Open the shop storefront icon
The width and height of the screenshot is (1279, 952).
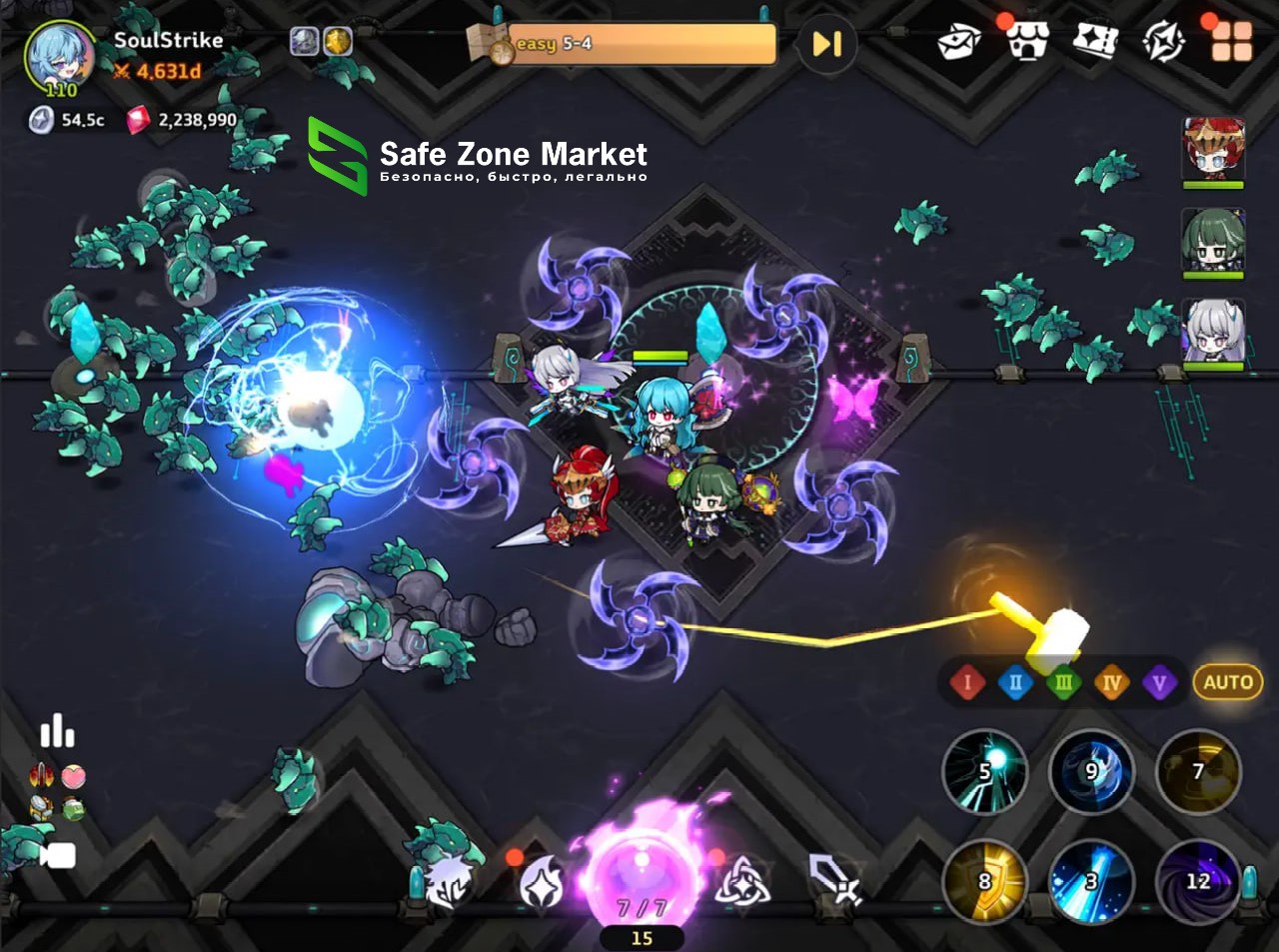(x=1026, y=42)
